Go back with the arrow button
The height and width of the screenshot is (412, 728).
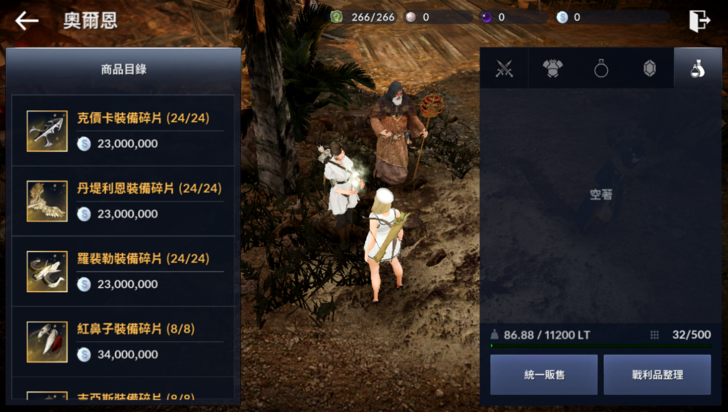pos(27,20)
